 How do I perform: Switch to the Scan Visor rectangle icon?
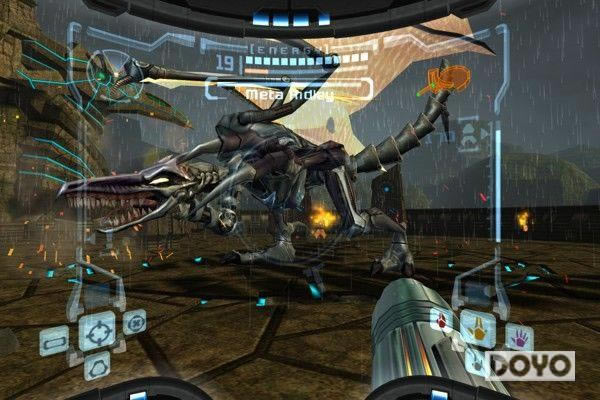tap(55, 340)
